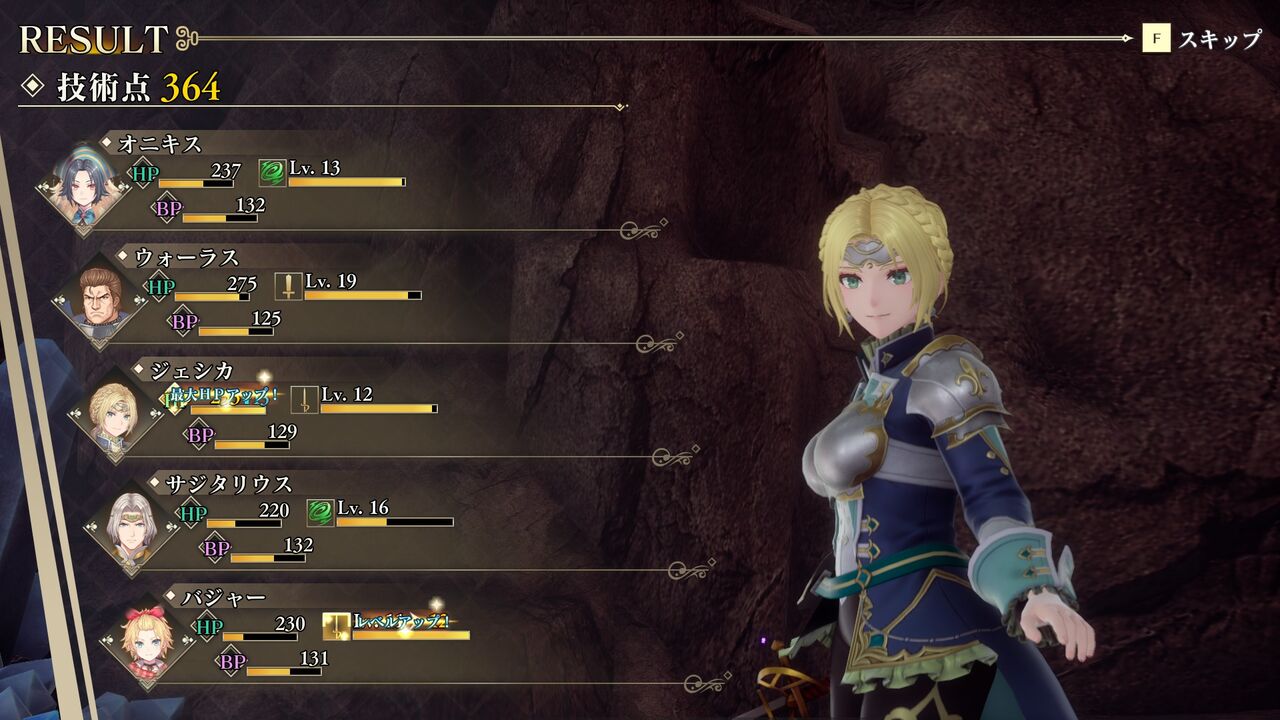
Task: Skip the result screen with スキップ
Action: pyautogui.click(x=1202, y=40)
